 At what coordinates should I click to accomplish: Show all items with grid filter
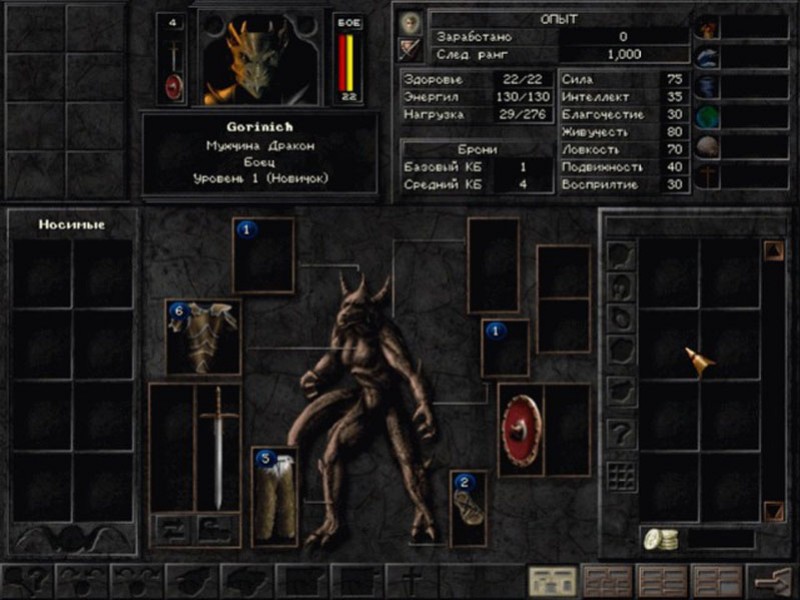coord(622,476)
